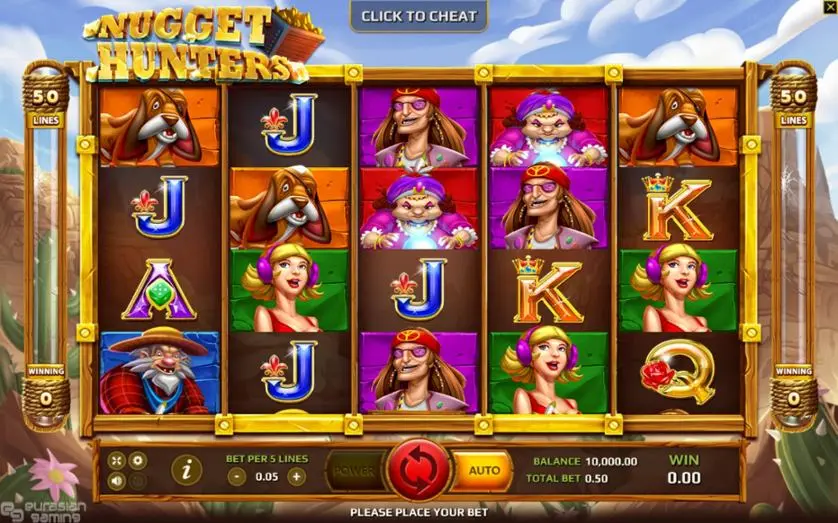Viewport: 838px width, 523px height.
Task: Toggle fullscreen mode
Action: click(x=118, y=460)
